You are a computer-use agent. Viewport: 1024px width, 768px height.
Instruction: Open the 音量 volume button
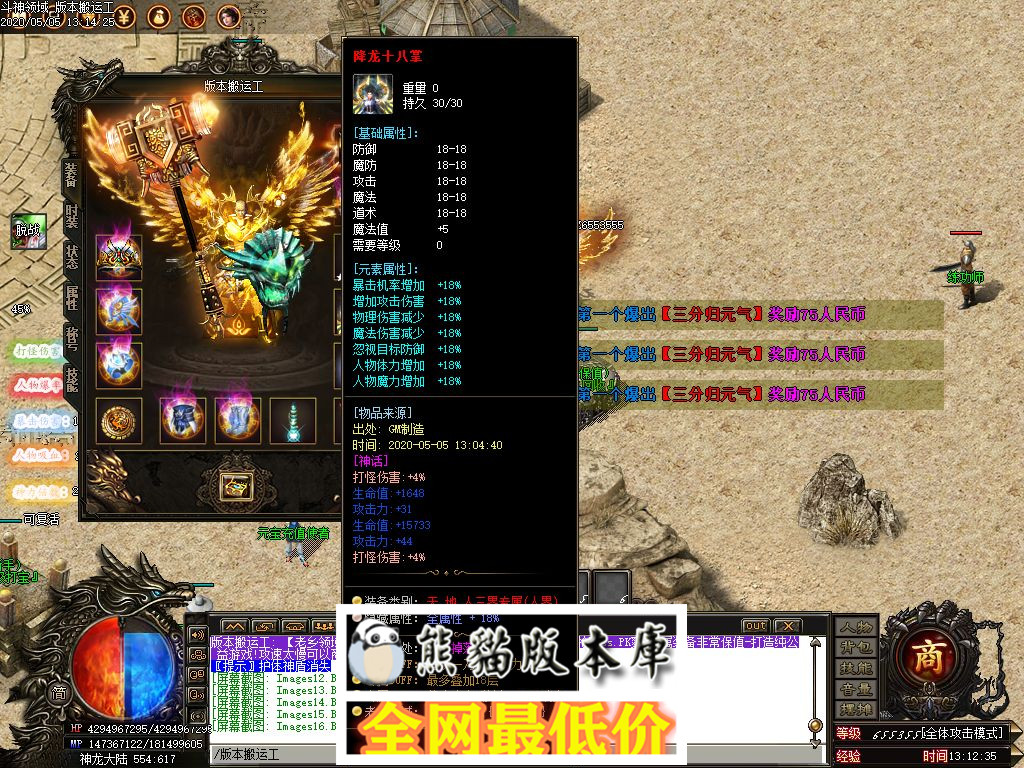coord(856,689)
